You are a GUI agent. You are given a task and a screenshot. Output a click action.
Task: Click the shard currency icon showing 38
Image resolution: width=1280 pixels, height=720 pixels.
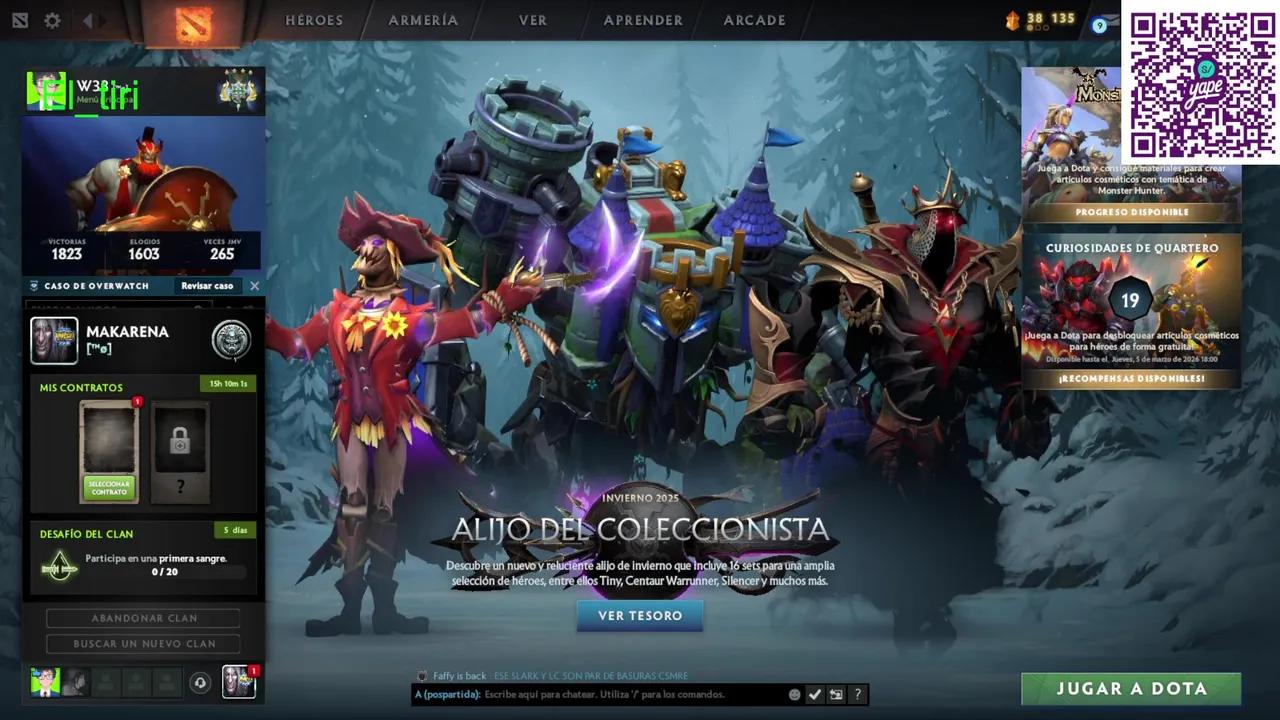(x=1012, y=18)
